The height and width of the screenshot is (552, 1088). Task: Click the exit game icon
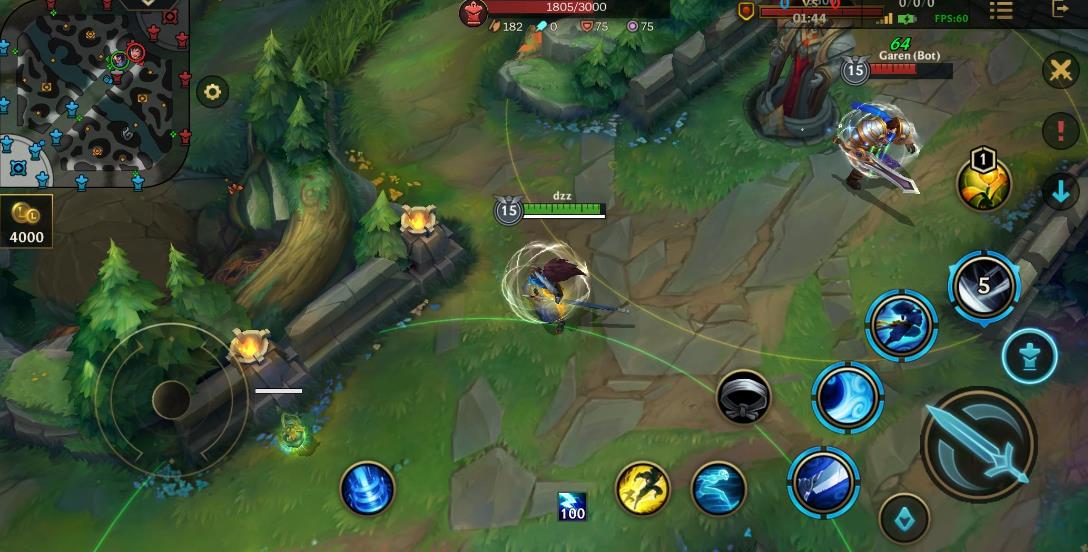coord(1061,9)
